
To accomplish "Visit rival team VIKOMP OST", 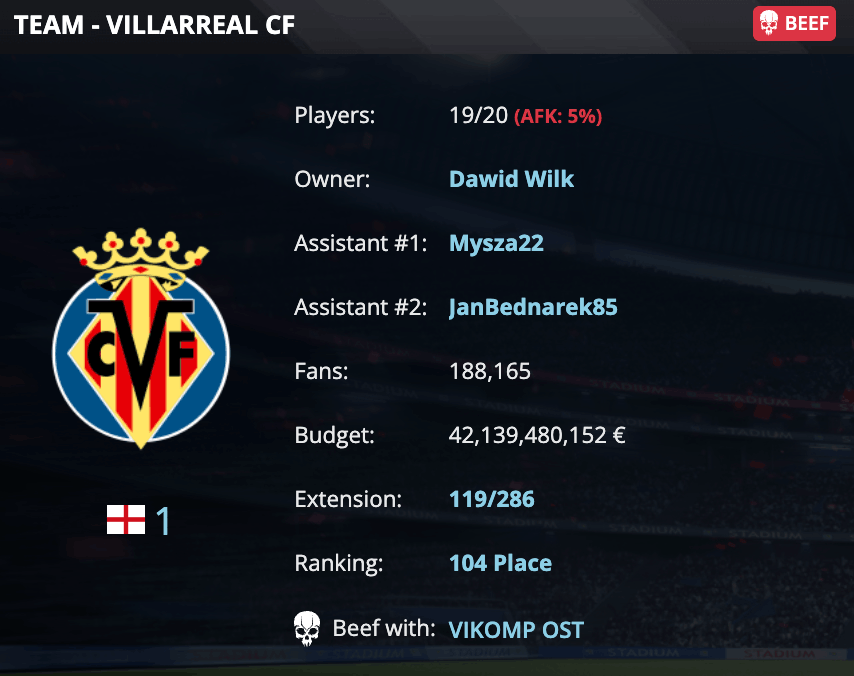I will point(516,630).
